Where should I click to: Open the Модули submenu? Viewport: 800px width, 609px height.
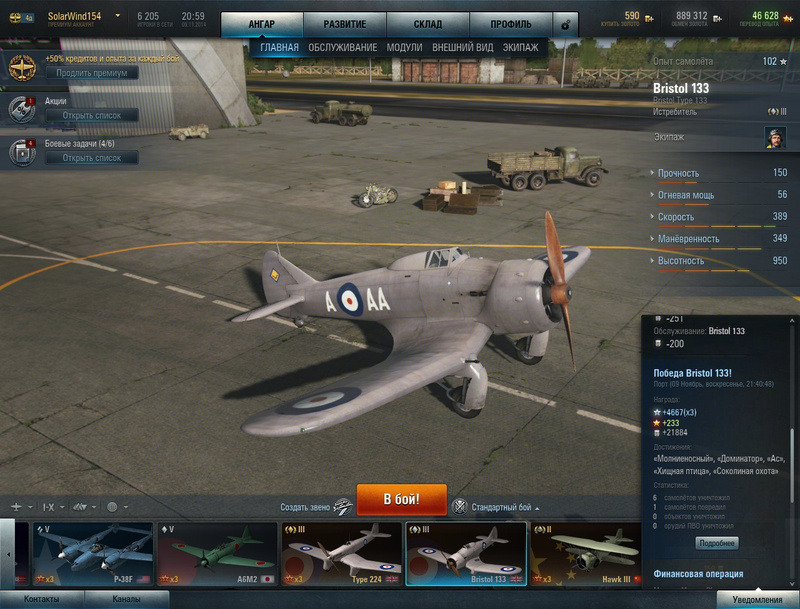tap(404, 47)
